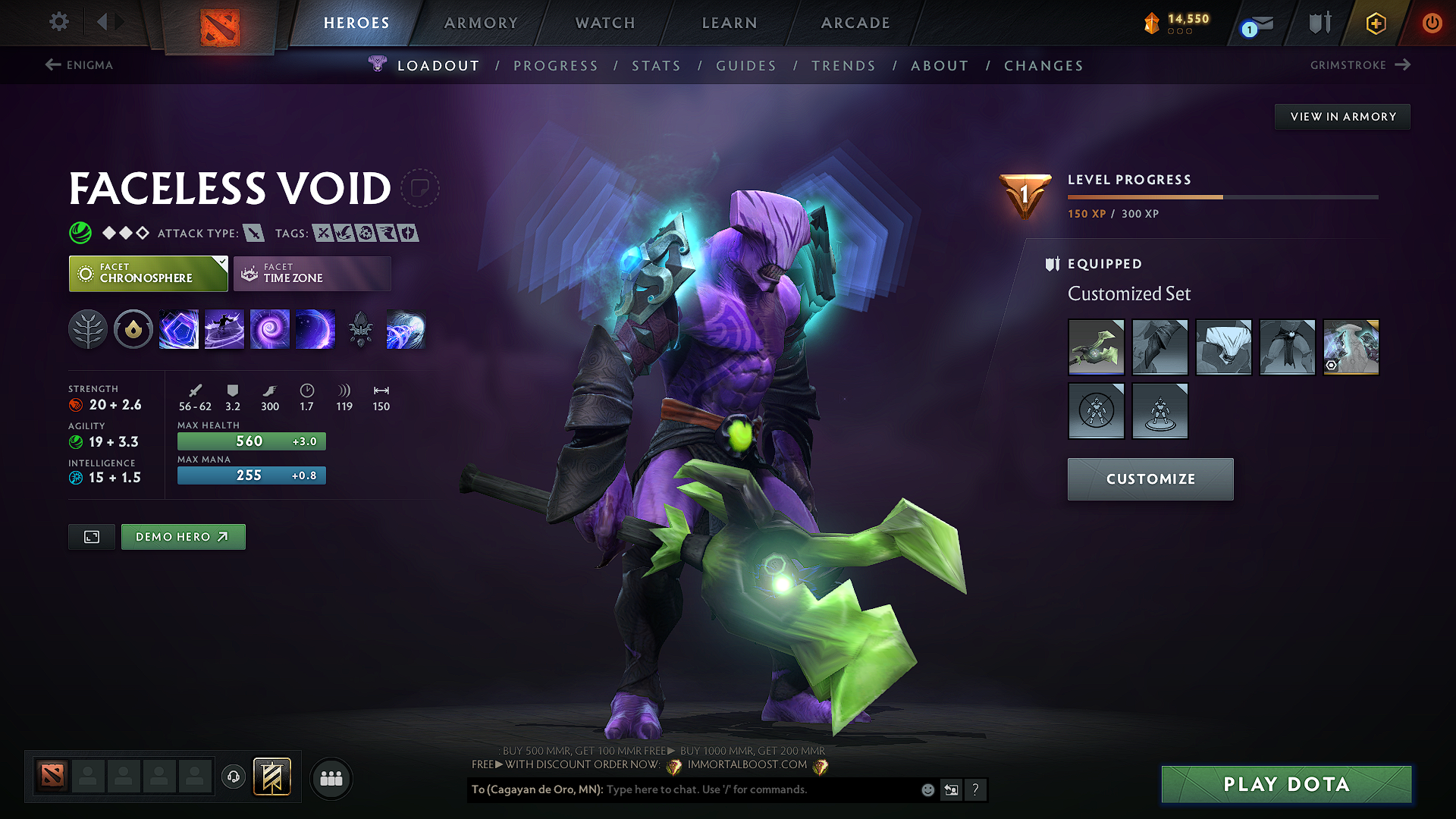
Task: Open the hero grid icon near the chat
Action: 331,778
